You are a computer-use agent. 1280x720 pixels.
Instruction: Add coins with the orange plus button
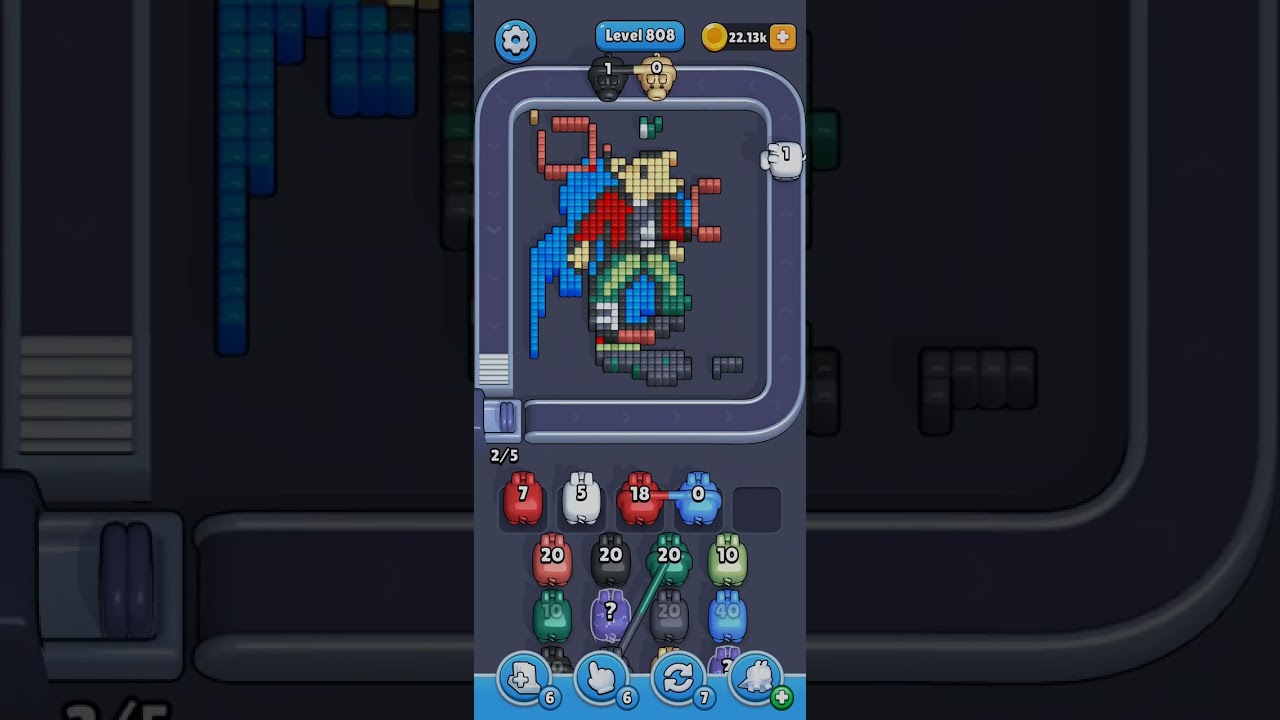pos(783,37)
